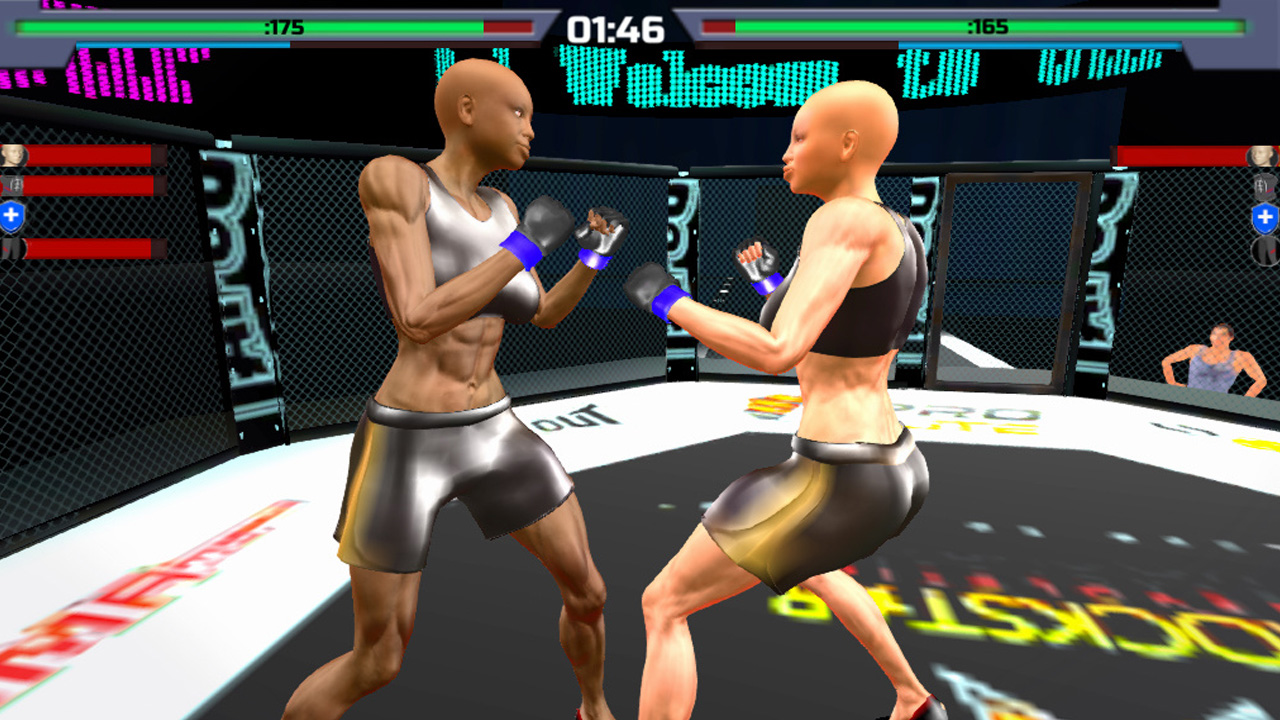Open the right fighter's torso damage icon

pyautogui.click(x=1264, y=186)
